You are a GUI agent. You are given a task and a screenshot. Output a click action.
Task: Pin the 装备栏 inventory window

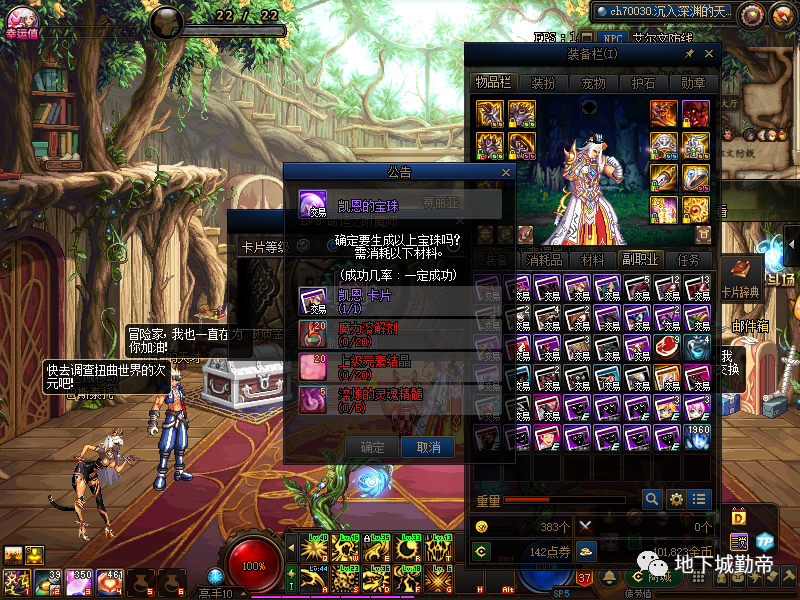689,54
